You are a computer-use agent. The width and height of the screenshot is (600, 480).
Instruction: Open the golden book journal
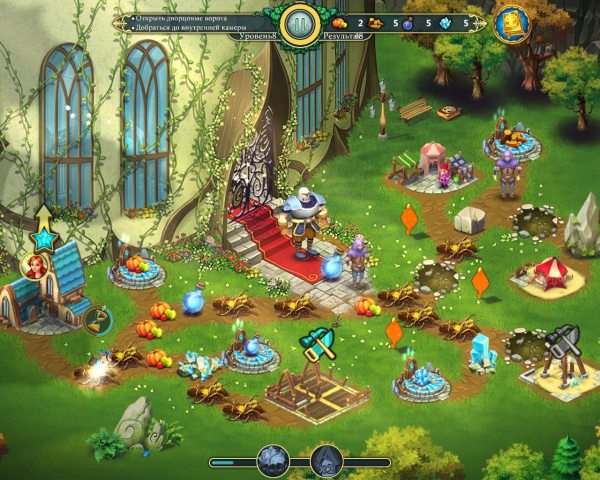[511, 23]
